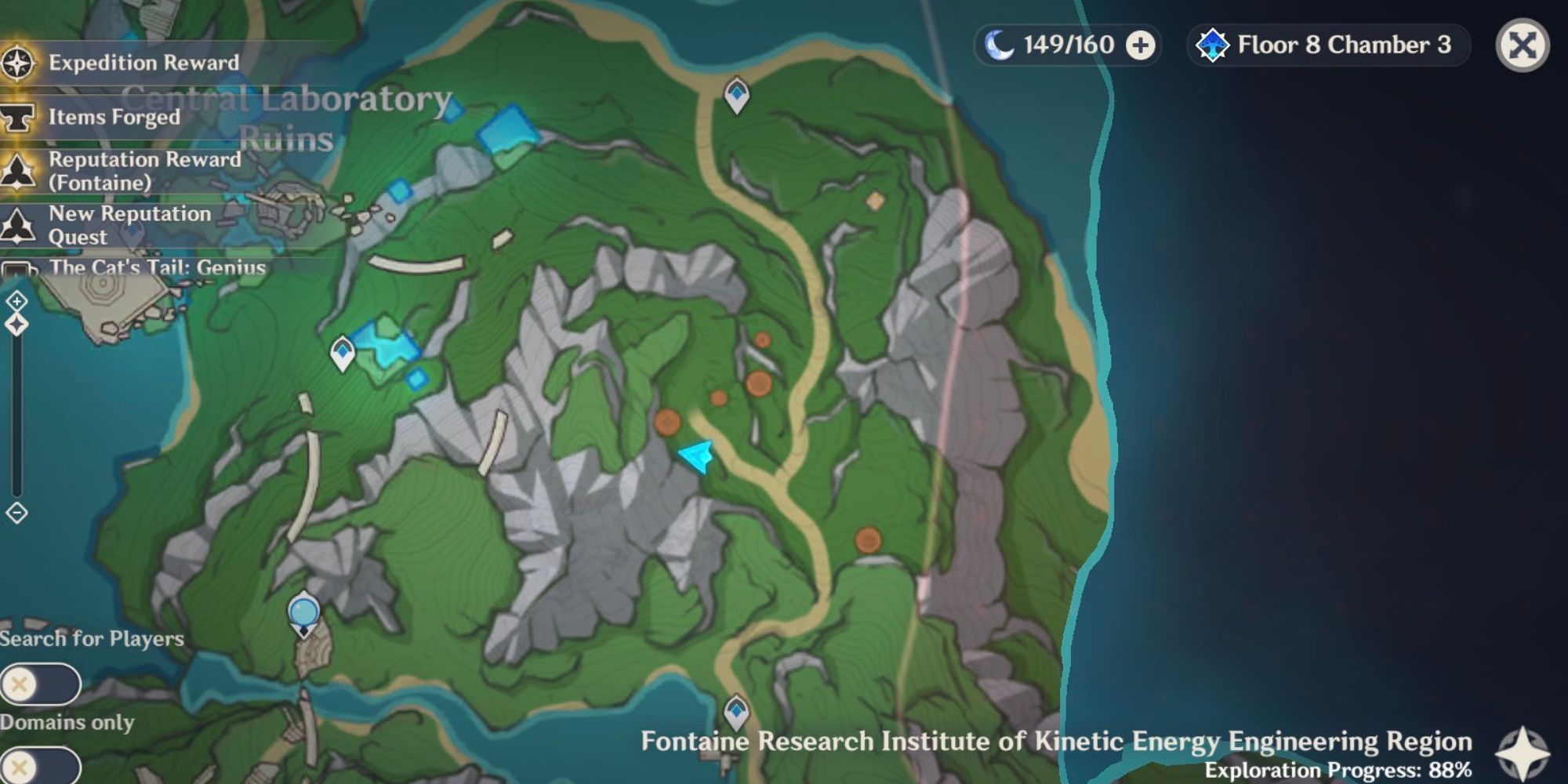Select the teleport waypoint at the top
Image resolution: width=1568 pixels, height=784 pixels.
(x=735, y=96)
